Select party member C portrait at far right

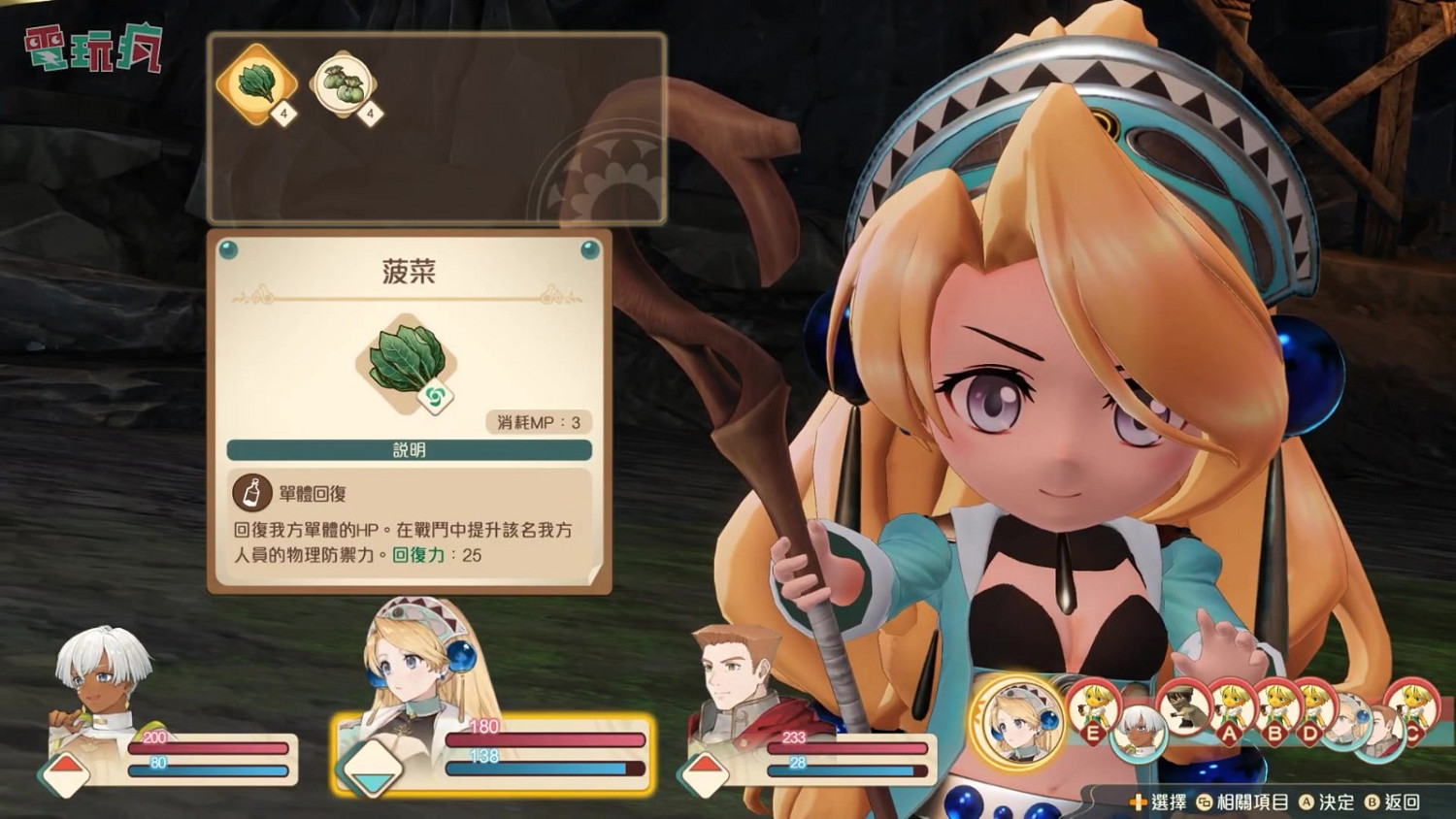[x=1415, y=706]
